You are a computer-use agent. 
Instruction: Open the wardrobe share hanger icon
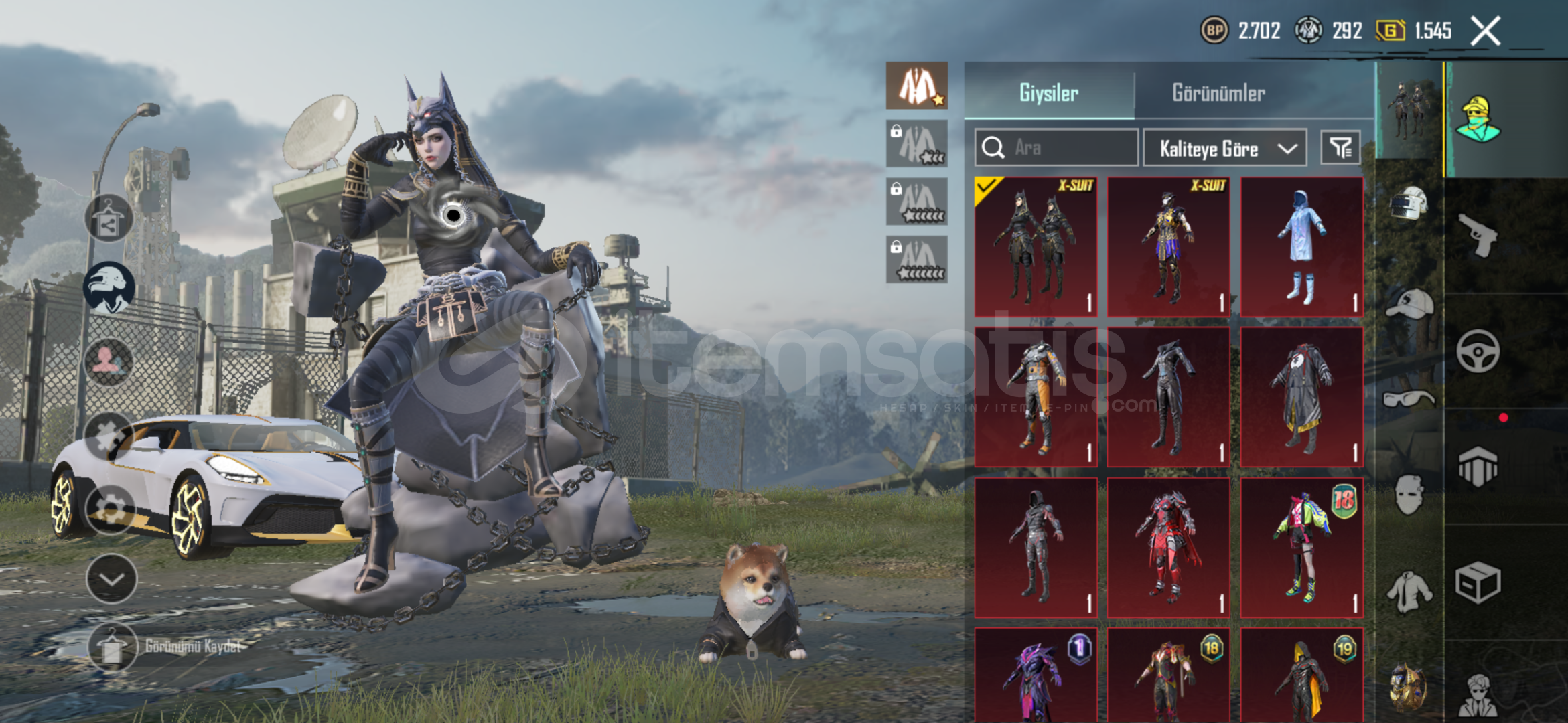coord(109,218)
